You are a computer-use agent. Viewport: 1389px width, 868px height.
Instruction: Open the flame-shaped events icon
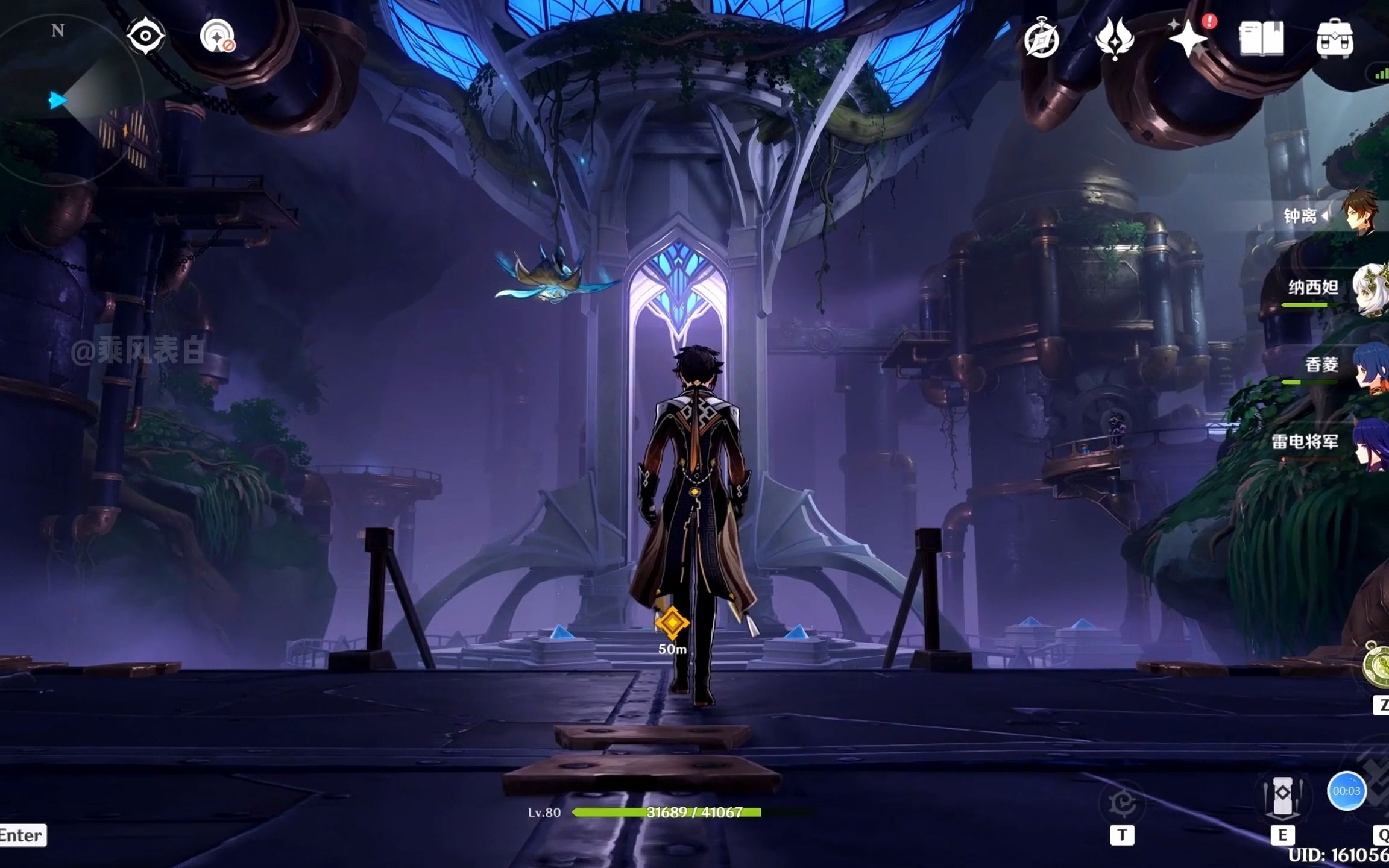pyautogui.click(x=1115, y=39)
